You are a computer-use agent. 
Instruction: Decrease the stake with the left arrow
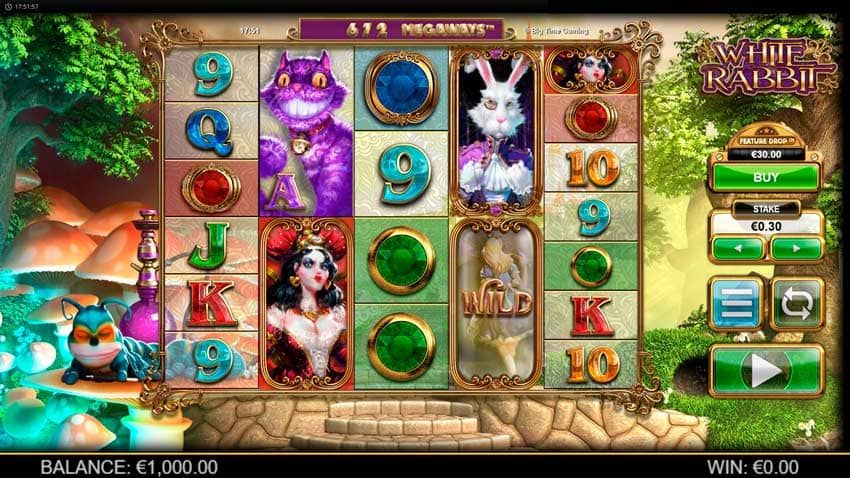pyautogui.click(x=738, y=248)
